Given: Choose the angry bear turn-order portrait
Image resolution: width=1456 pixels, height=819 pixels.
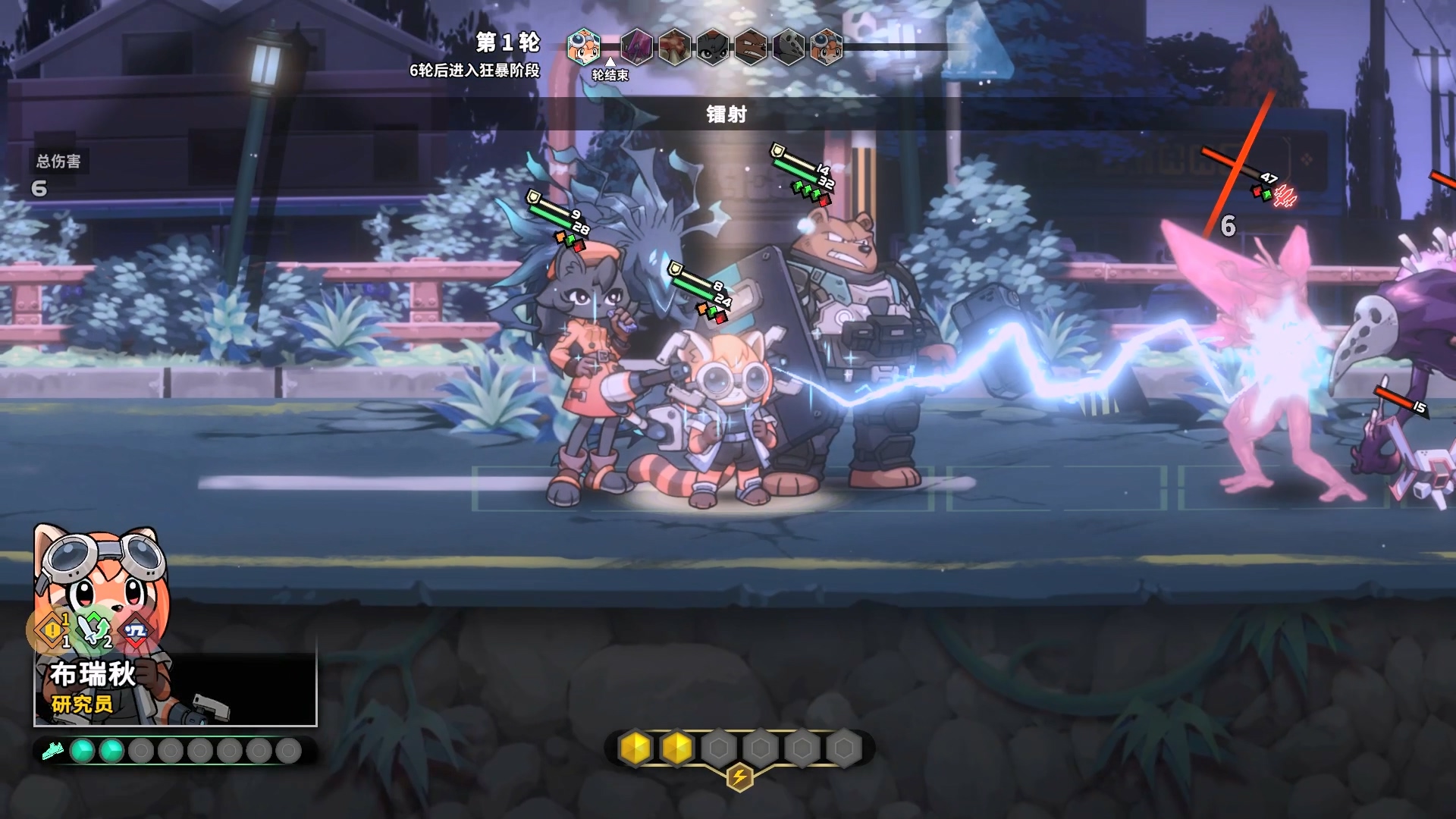Looking at the screenshot, I should coord(750,46).
